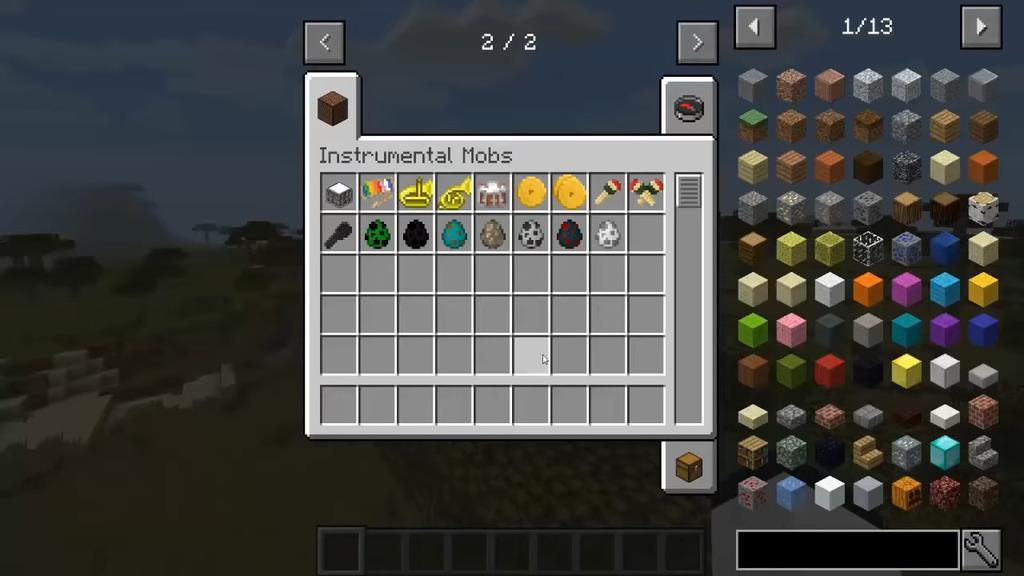Viewport: 1024px width, 576px height.
Task: Click the creative inventory scrollbar handle
Action: click(688, 191)
